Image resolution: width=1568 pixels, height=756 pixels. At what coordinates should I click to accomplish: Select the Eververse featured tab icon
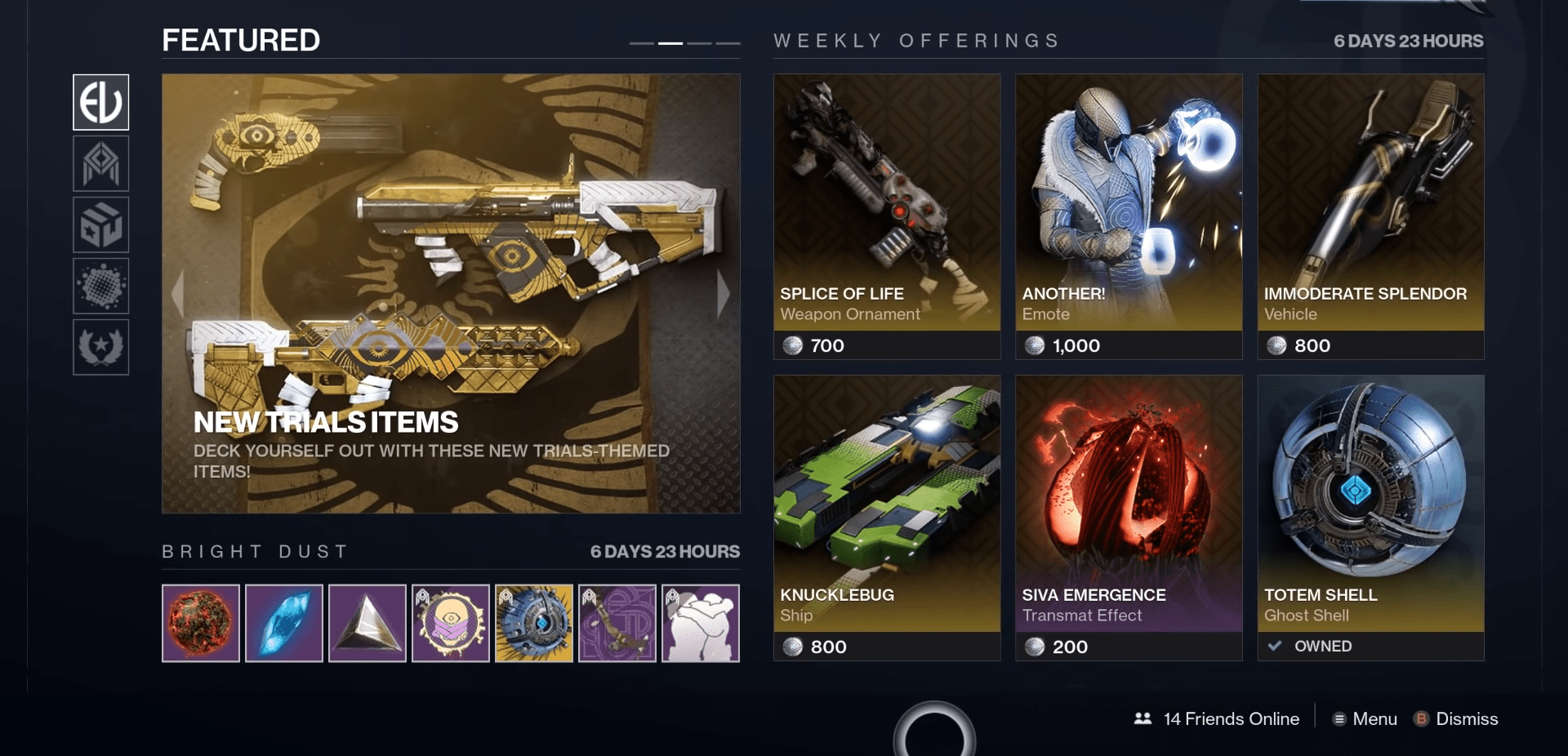pyautogui.click(x=100, y=102)
